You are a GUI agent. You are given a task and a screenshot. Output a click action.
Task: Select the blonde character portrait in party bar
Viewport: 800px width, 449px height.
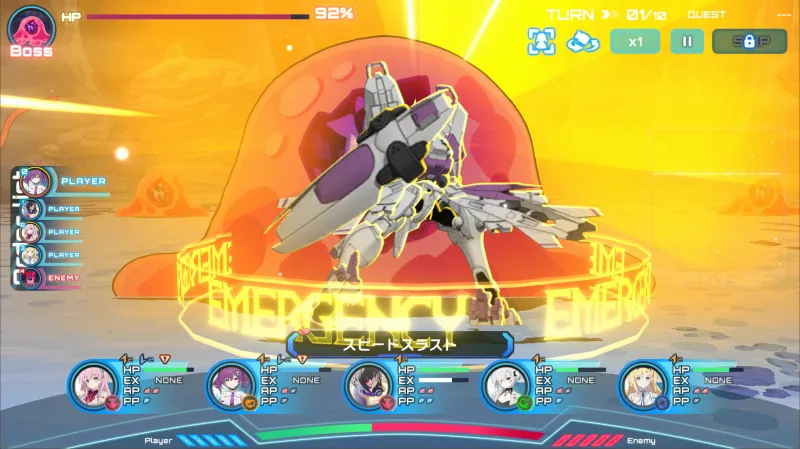(x=643, y=385)
